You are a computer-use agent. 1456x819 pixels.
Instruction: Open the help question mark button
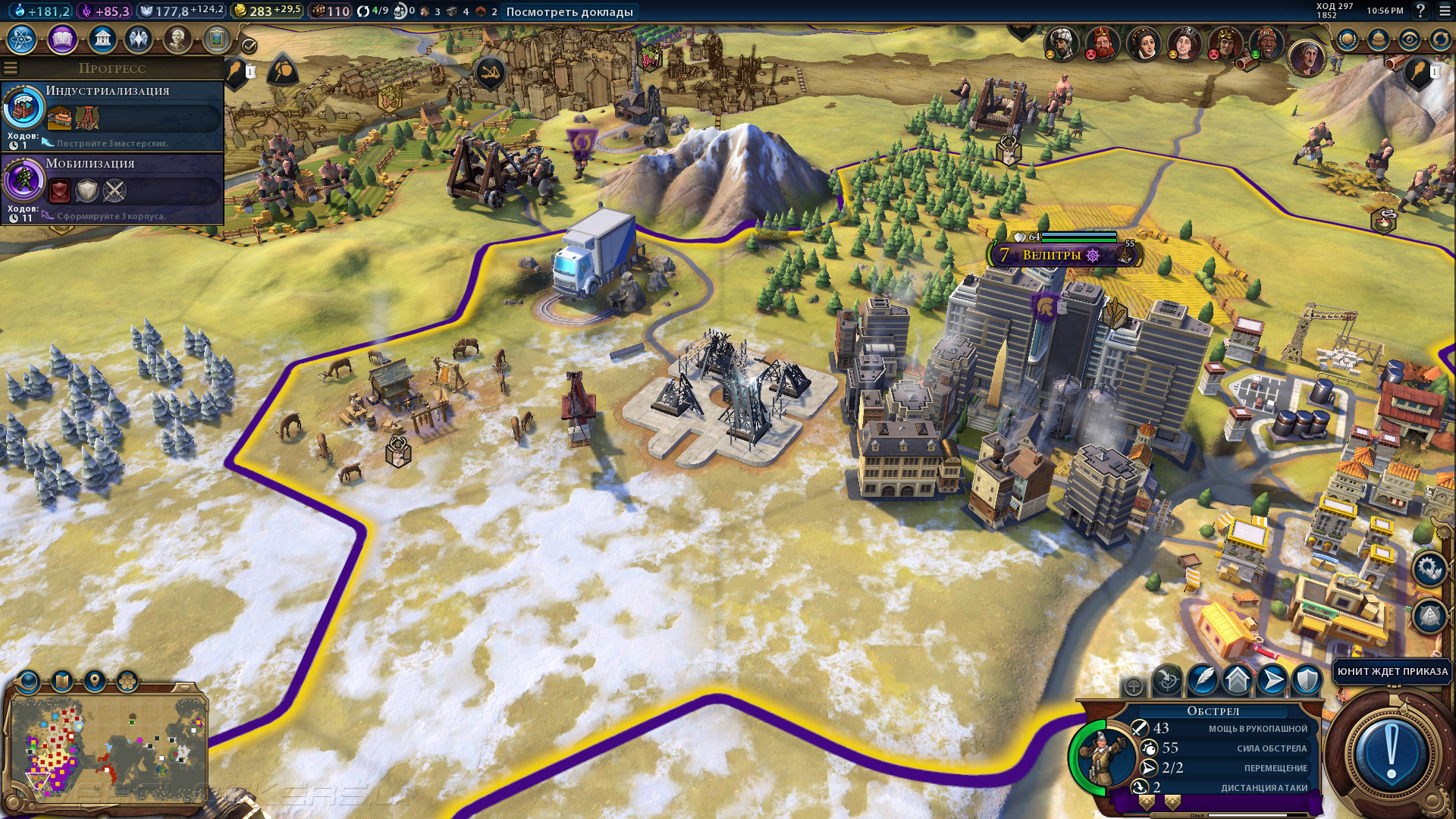click(x=1420, y=11)
